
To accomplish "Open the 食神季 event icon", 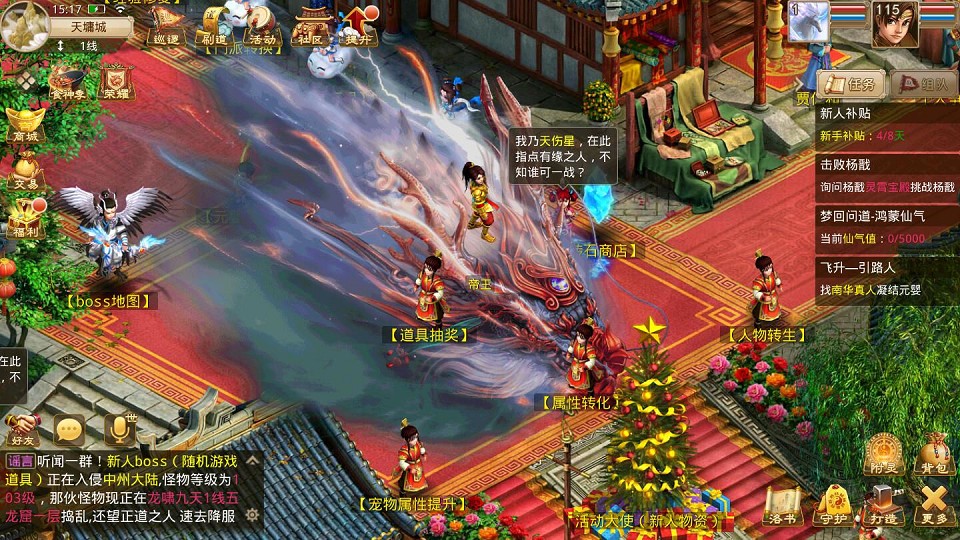I will [x=68, y=82].
